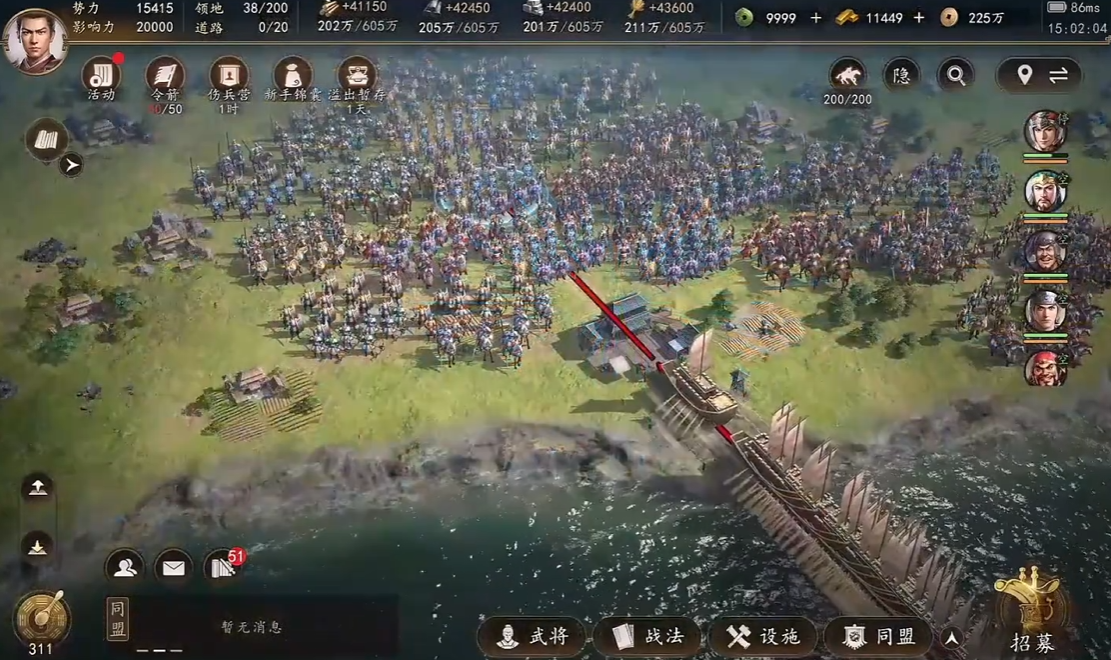Click the map pin location switch button
The width and height of the screenshot is (1111, 660).
(1041, 75)
